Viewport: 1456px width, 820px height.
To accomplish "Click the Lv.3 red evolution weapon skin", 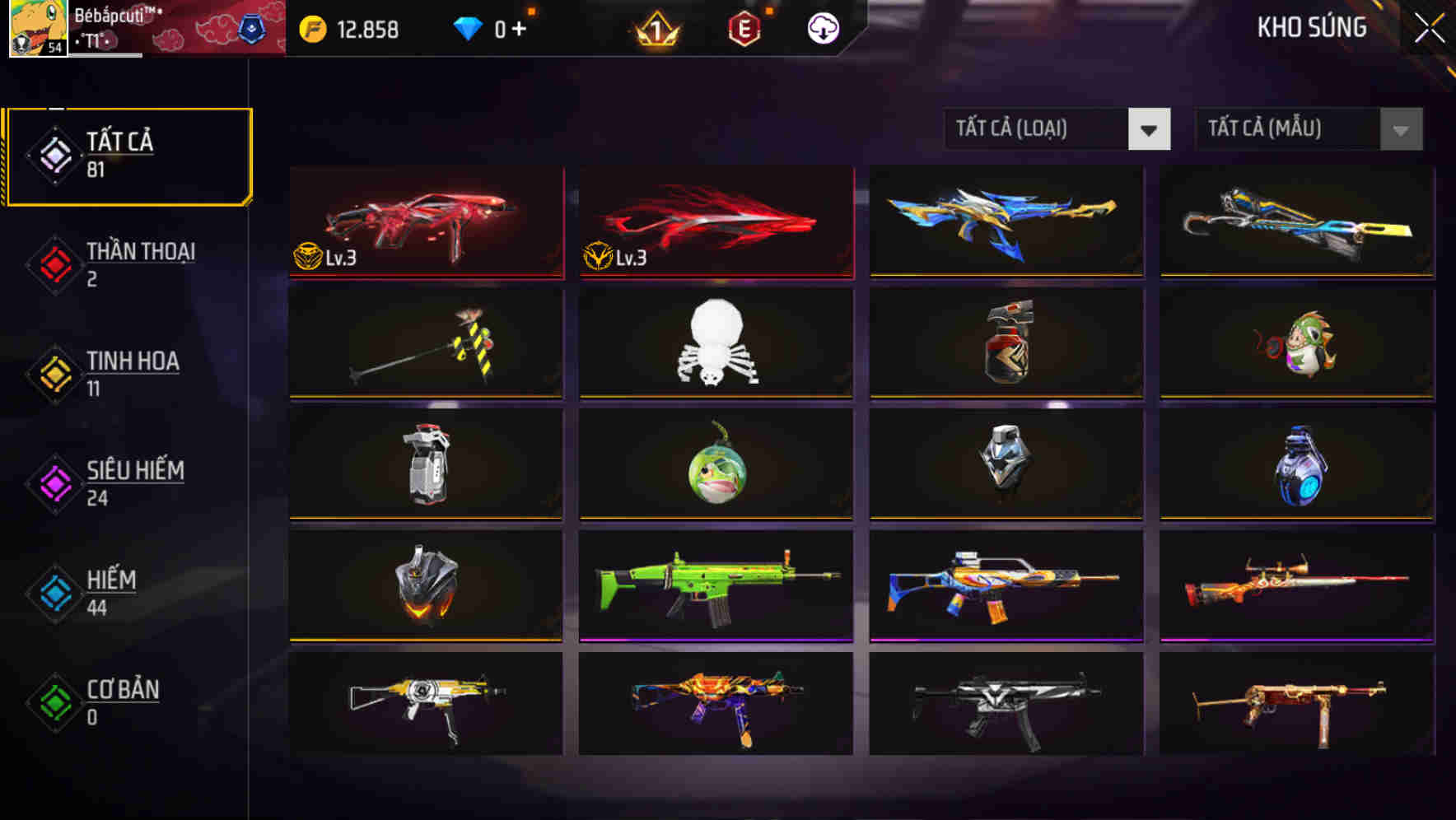I will pos(425,221).
